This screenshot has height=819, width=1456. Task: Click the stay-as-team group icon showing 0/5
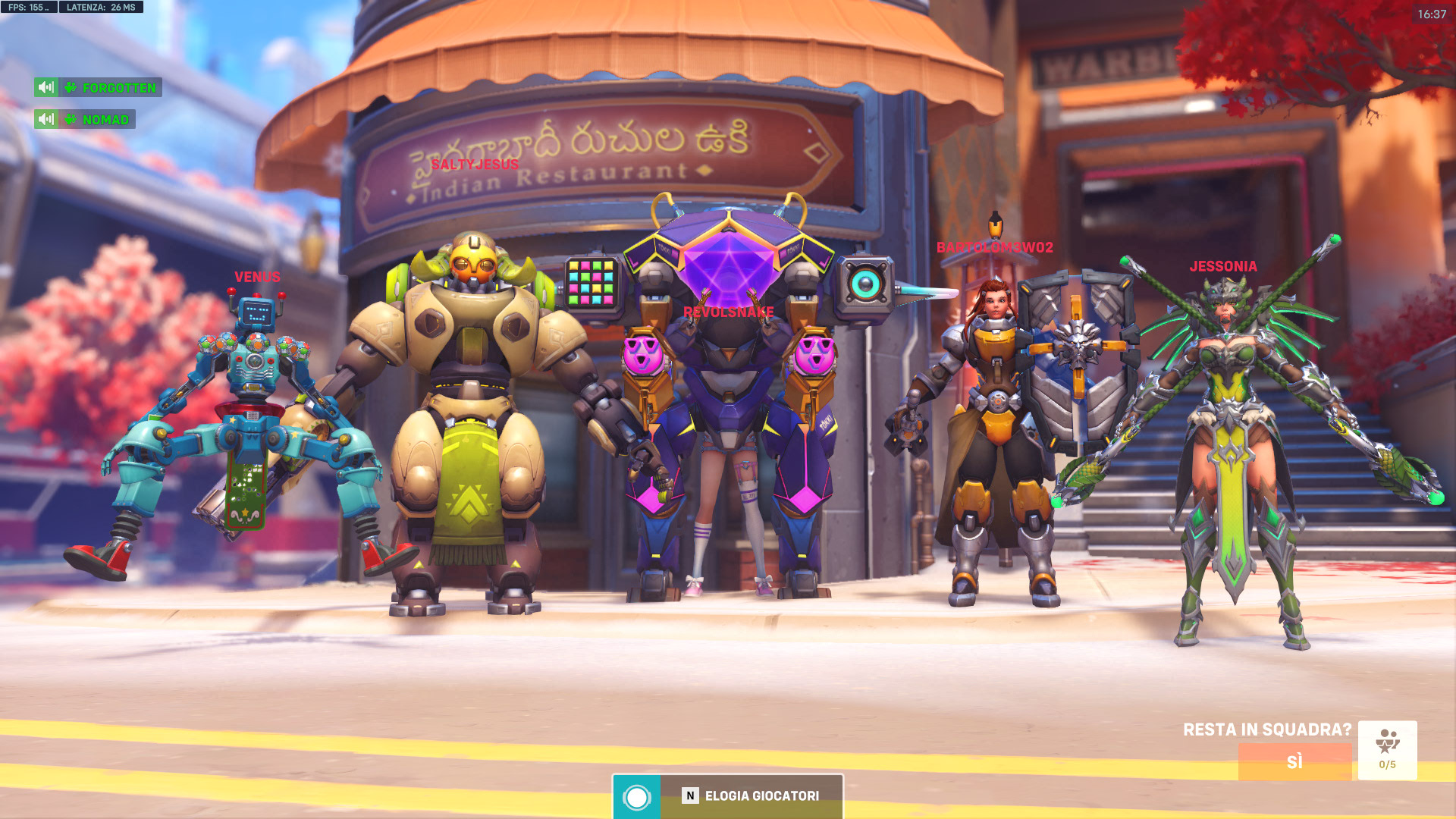click(1387, 749)
